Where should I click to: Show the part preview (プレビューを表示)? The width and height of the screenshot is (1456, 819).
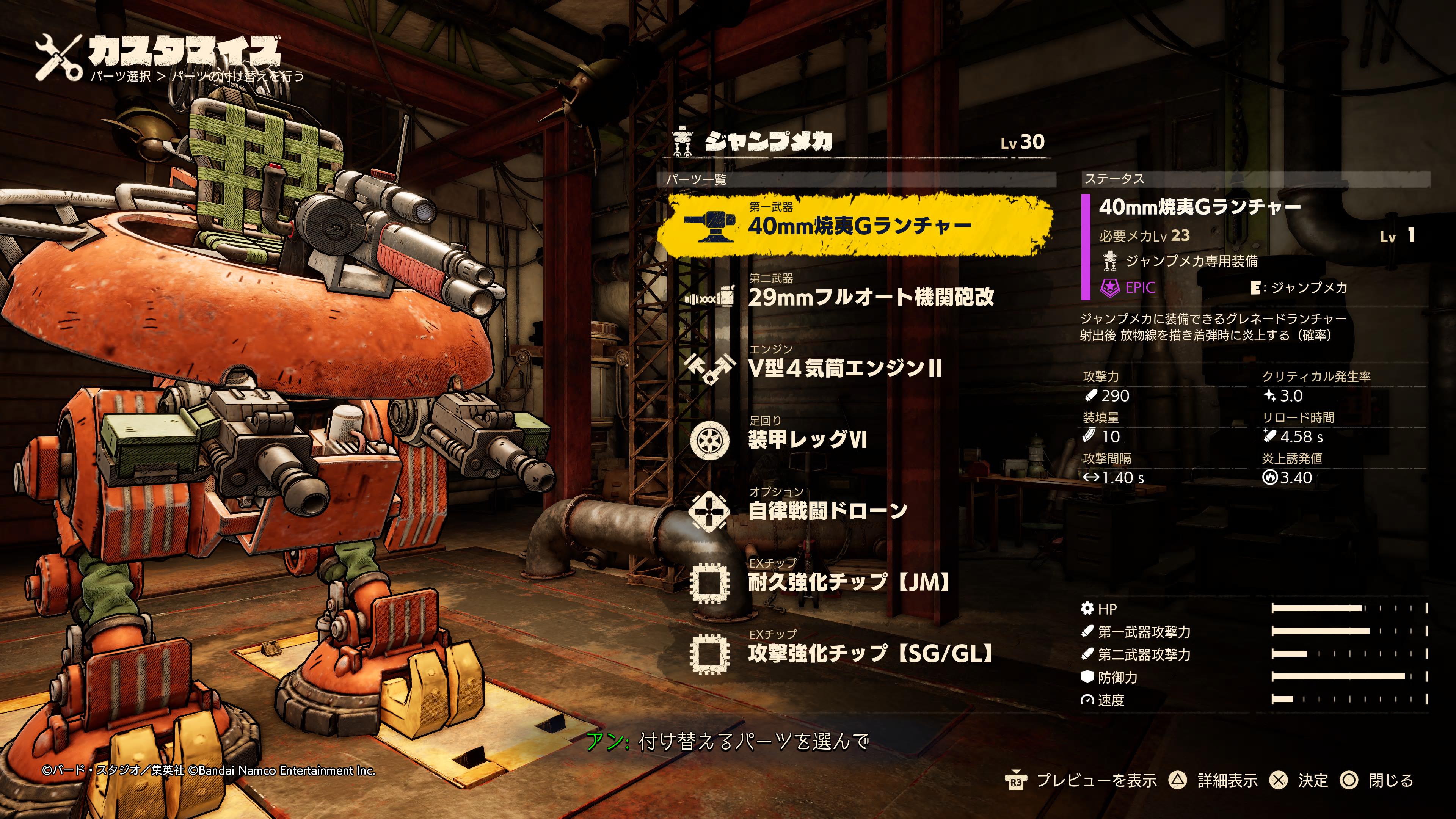pos(1081,781)
